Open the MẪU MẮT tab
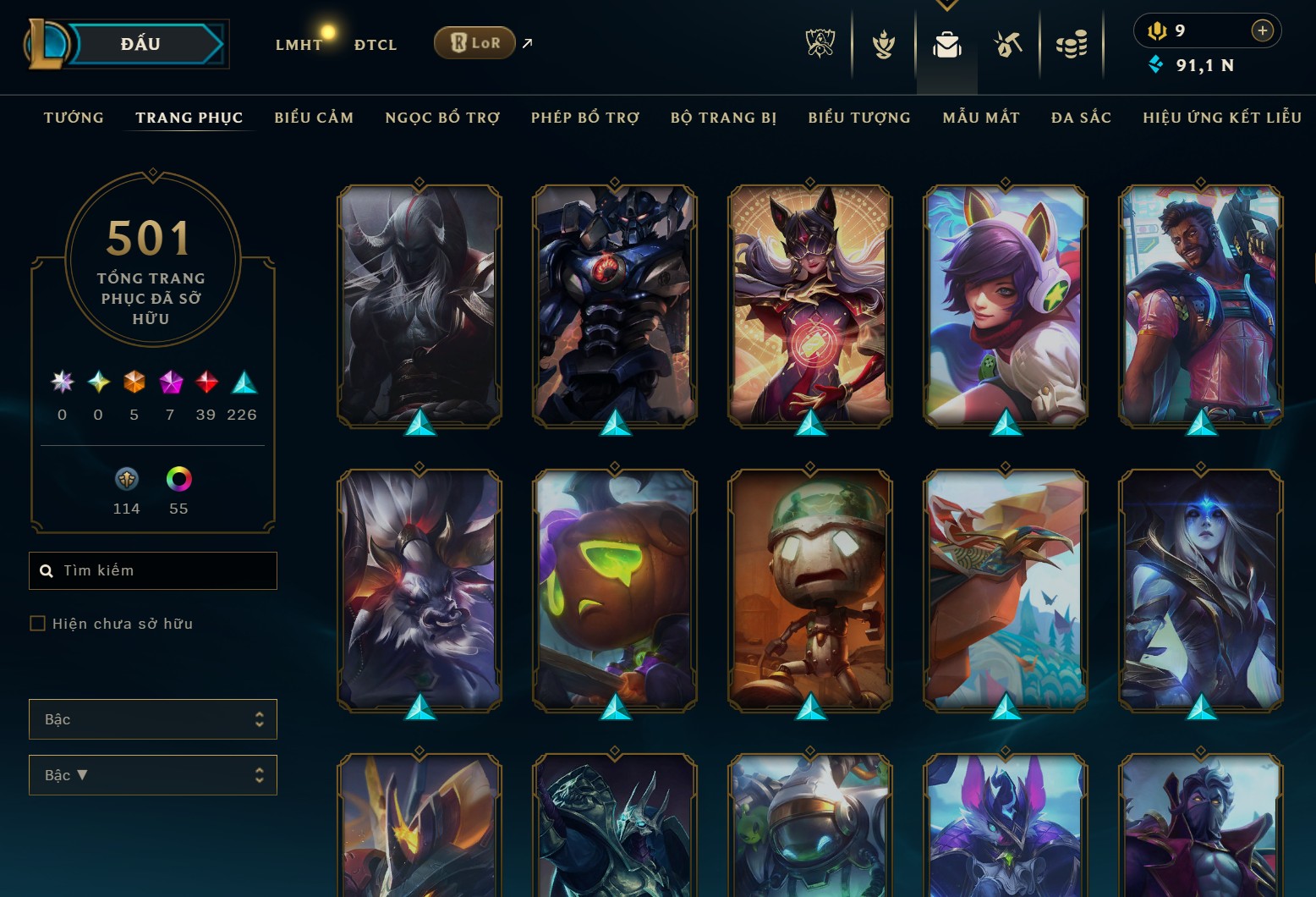Image resolution: width=1316 pixels, height=897 pixels. tap(982, 118)
